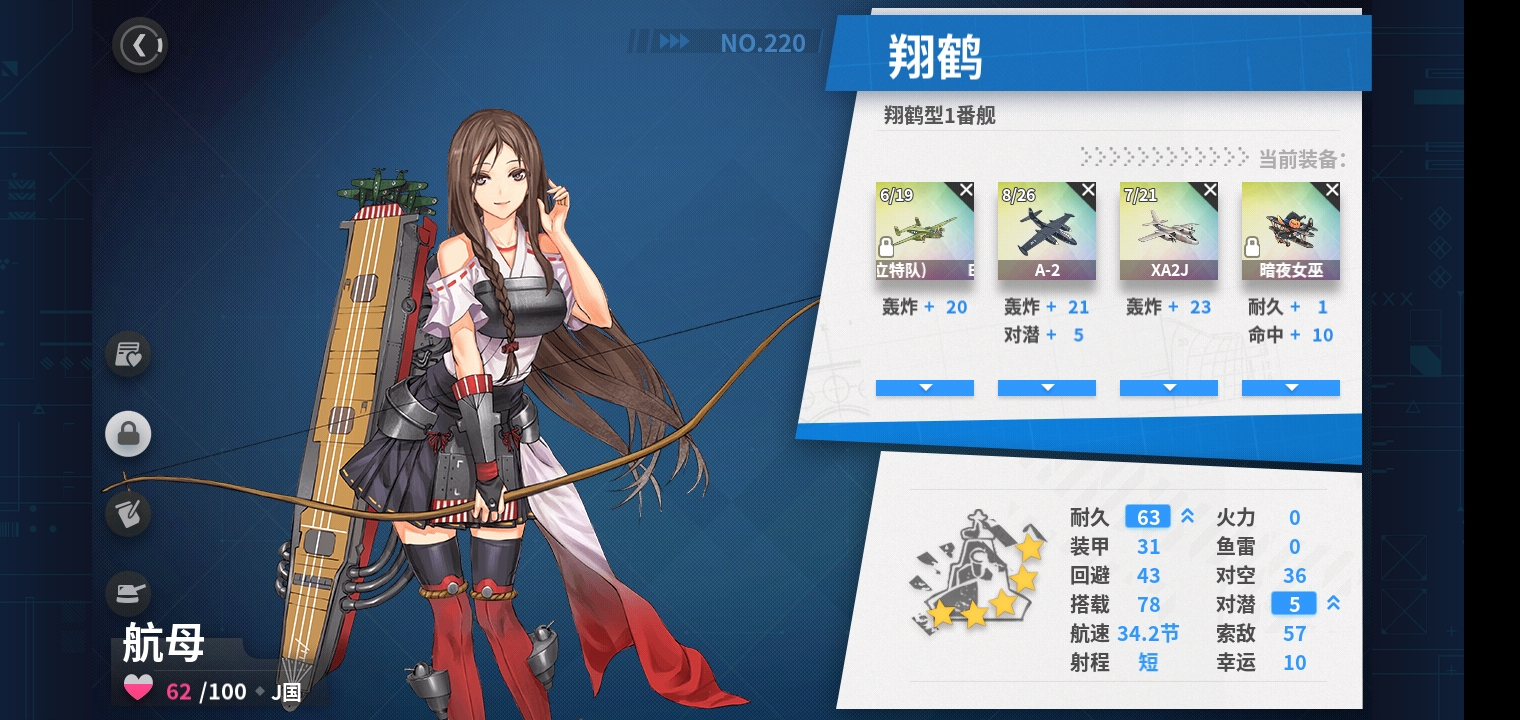The width and height of the screenshot is (1520, 720).
Task: Open the first equipment thumbnail labeled 立特队
Action: 924,230
